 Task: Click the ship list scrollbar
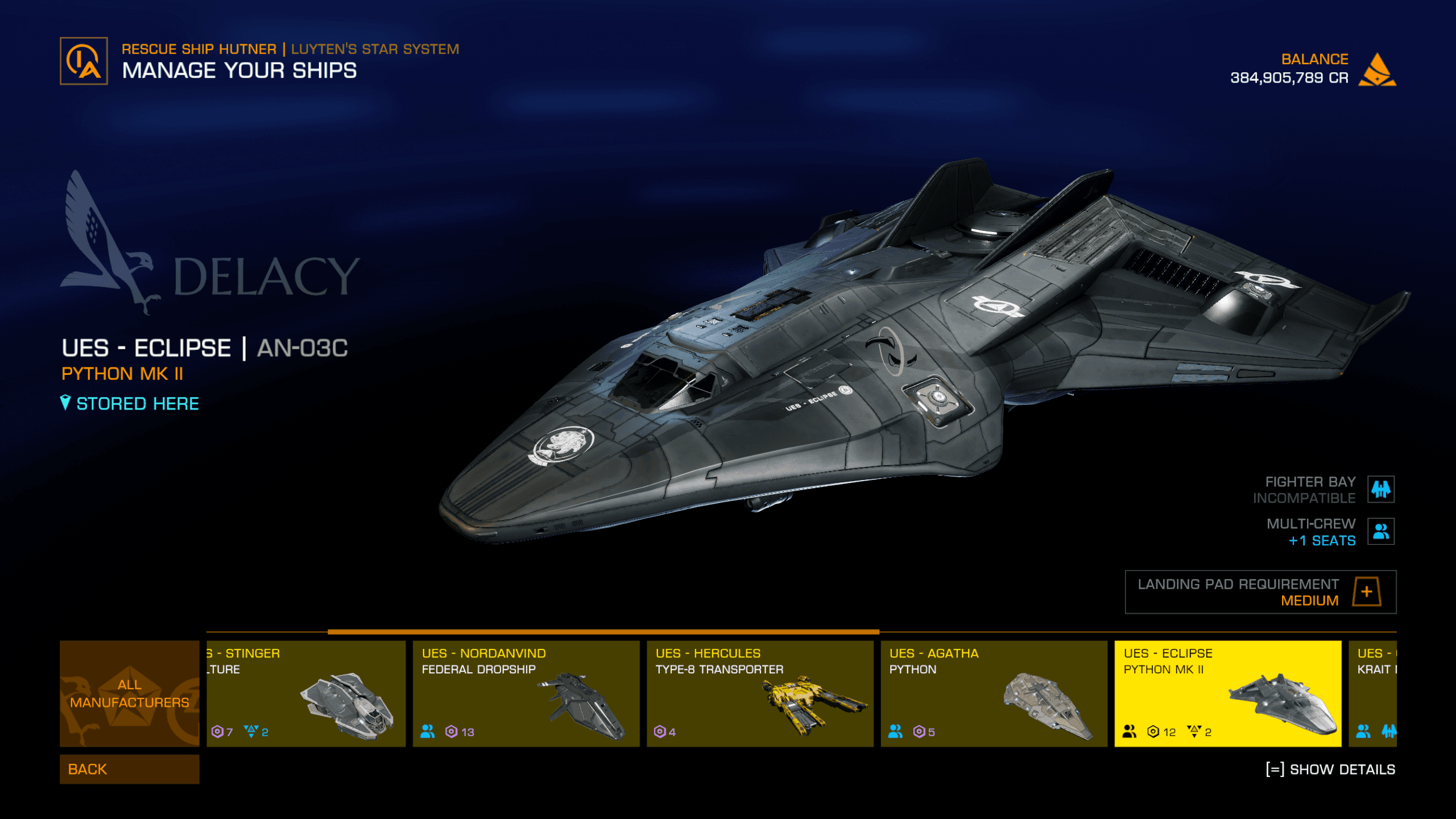603,632
